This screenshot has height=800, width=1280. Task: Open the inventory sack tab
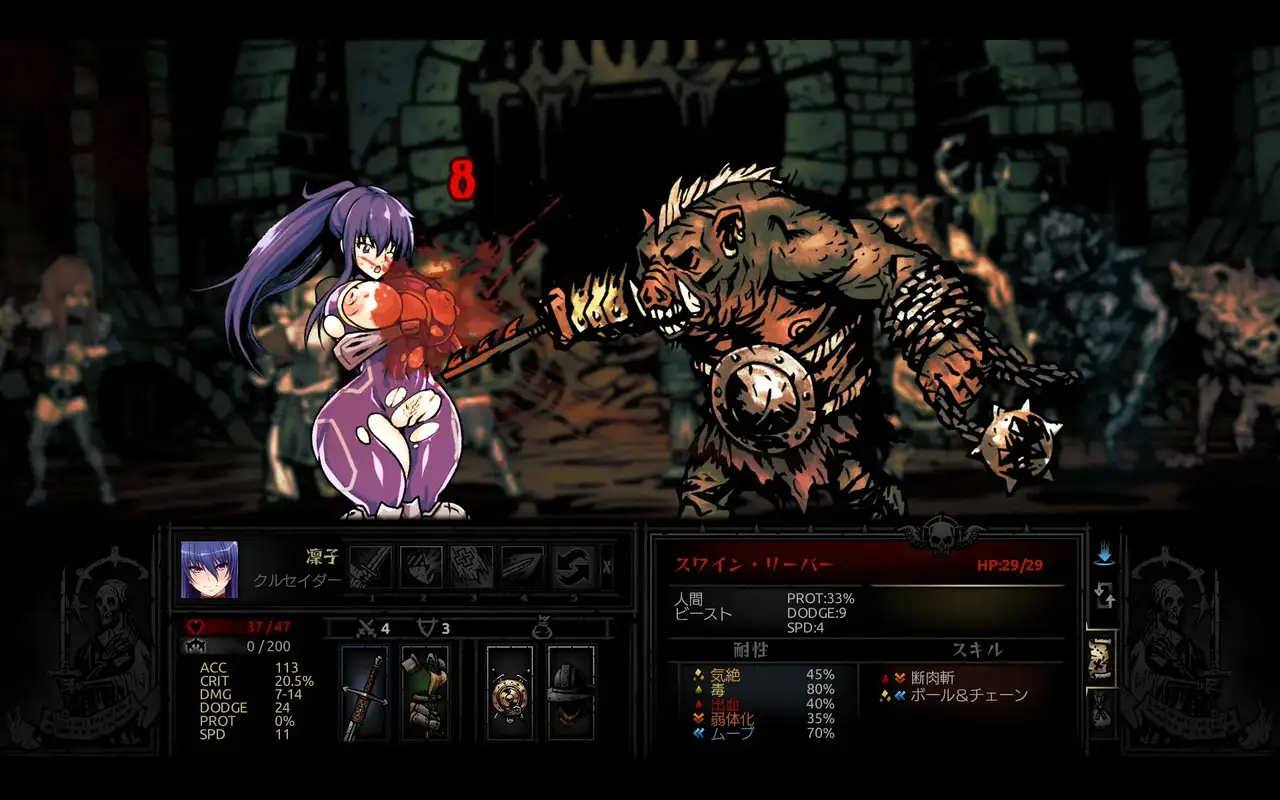click(x=1102, y=712)
